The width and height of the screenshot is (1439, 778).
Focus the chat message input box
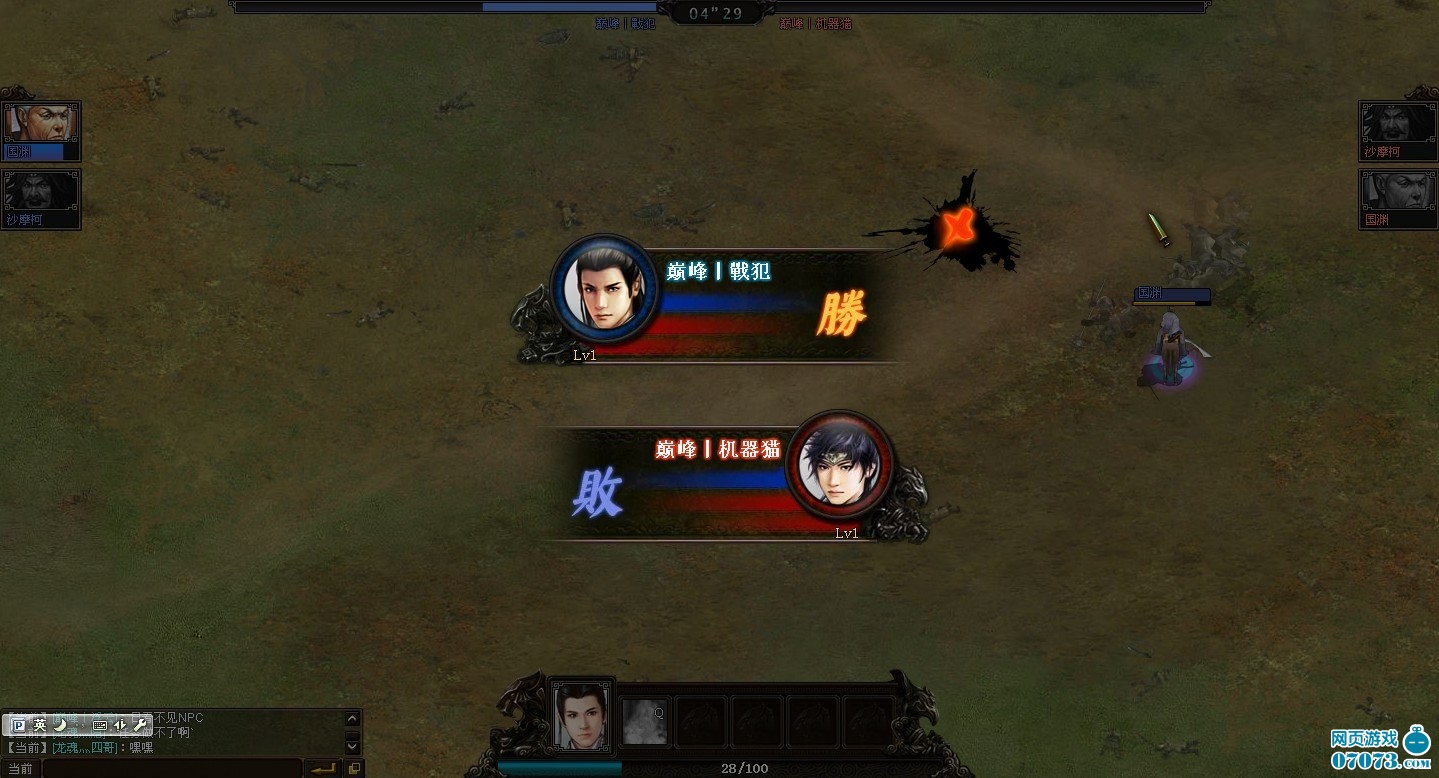click(172, 769)
